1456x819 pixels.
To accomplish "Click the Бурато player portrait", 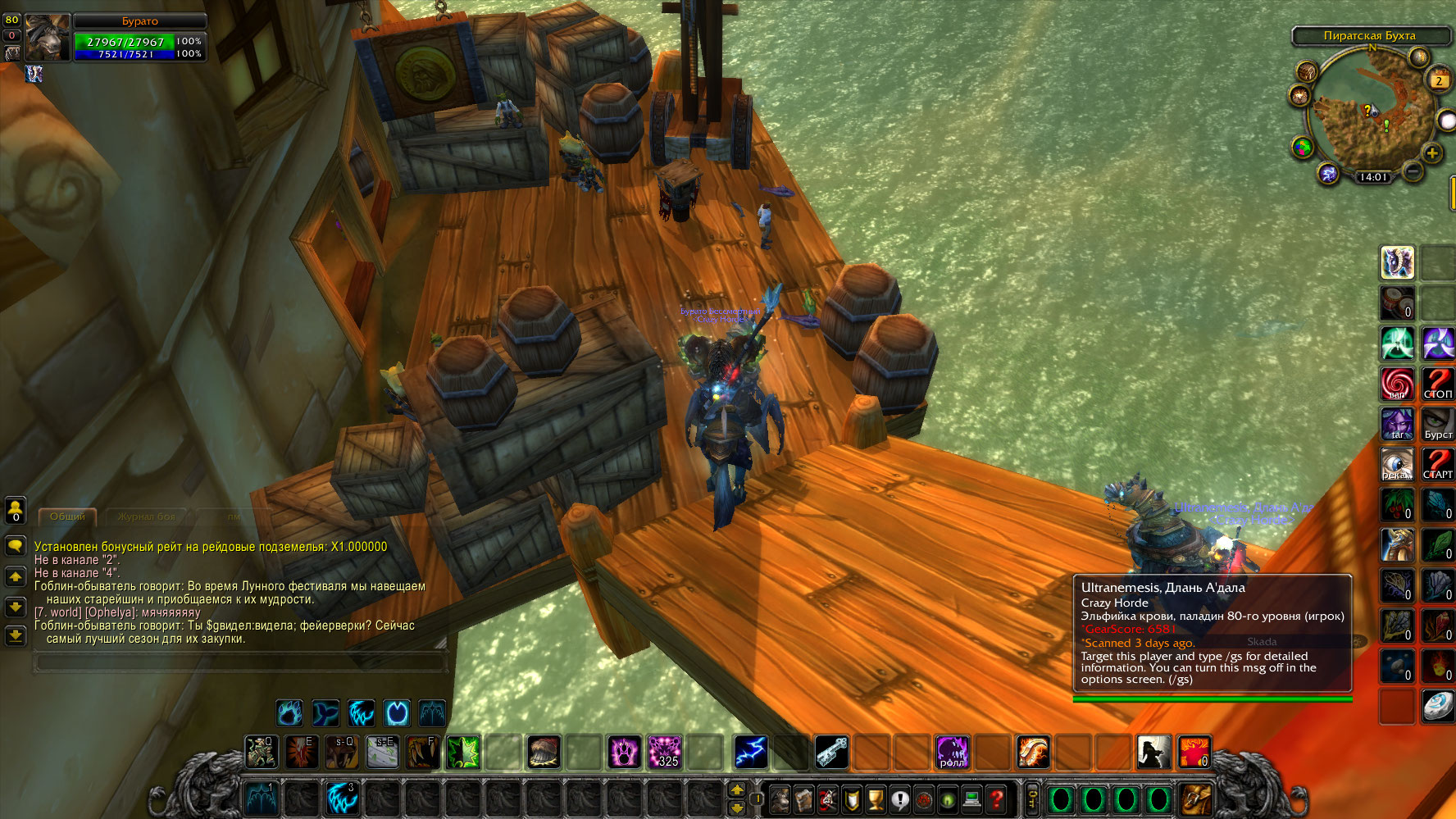I will 48,38.
